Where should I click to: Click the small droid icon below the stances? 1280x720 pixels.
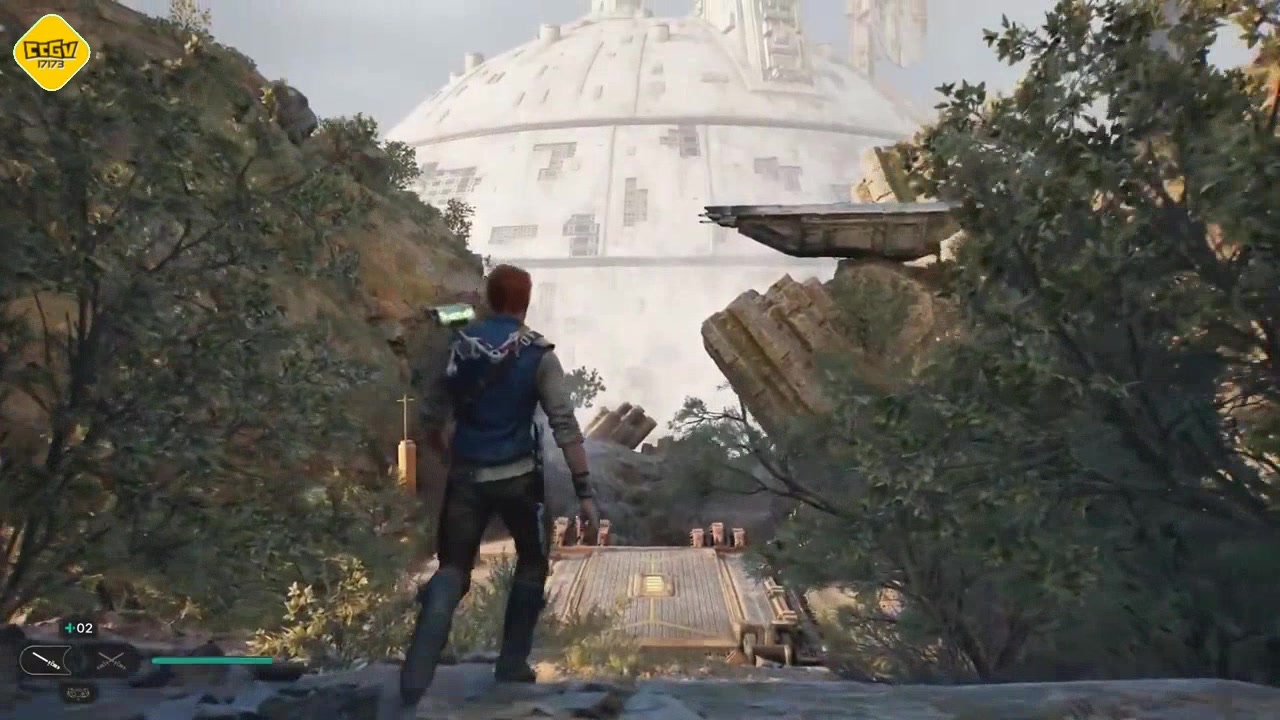[x=78, y=691]
